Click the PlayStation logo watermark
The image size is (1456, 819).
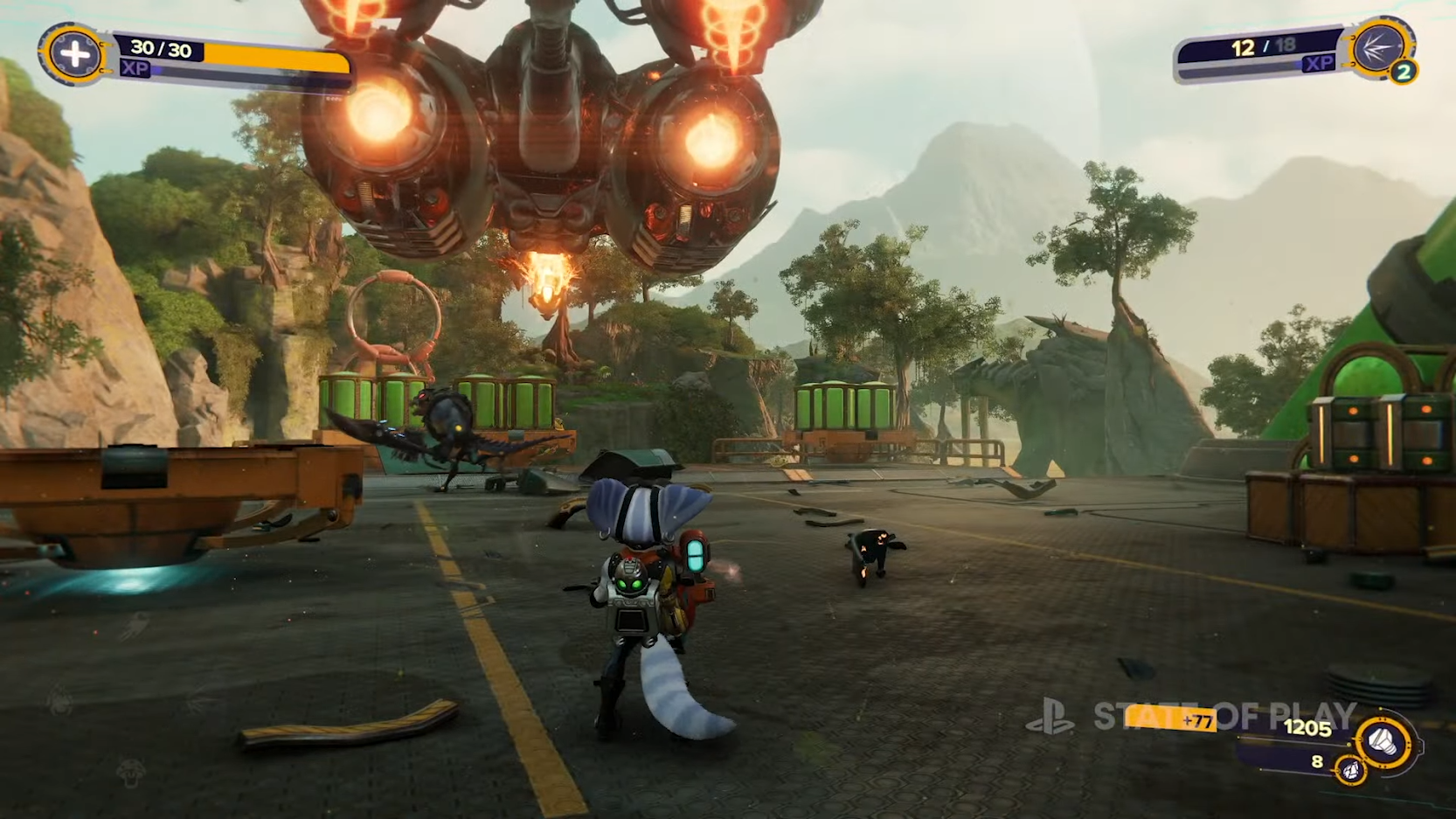[1050, 716]
